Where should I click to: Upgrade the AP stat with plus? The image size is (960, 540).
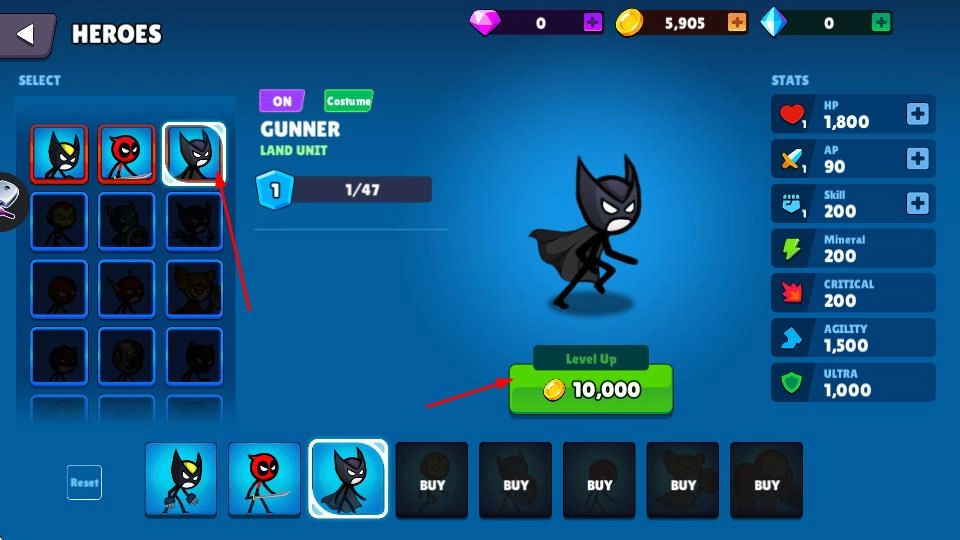coord(917,158)
